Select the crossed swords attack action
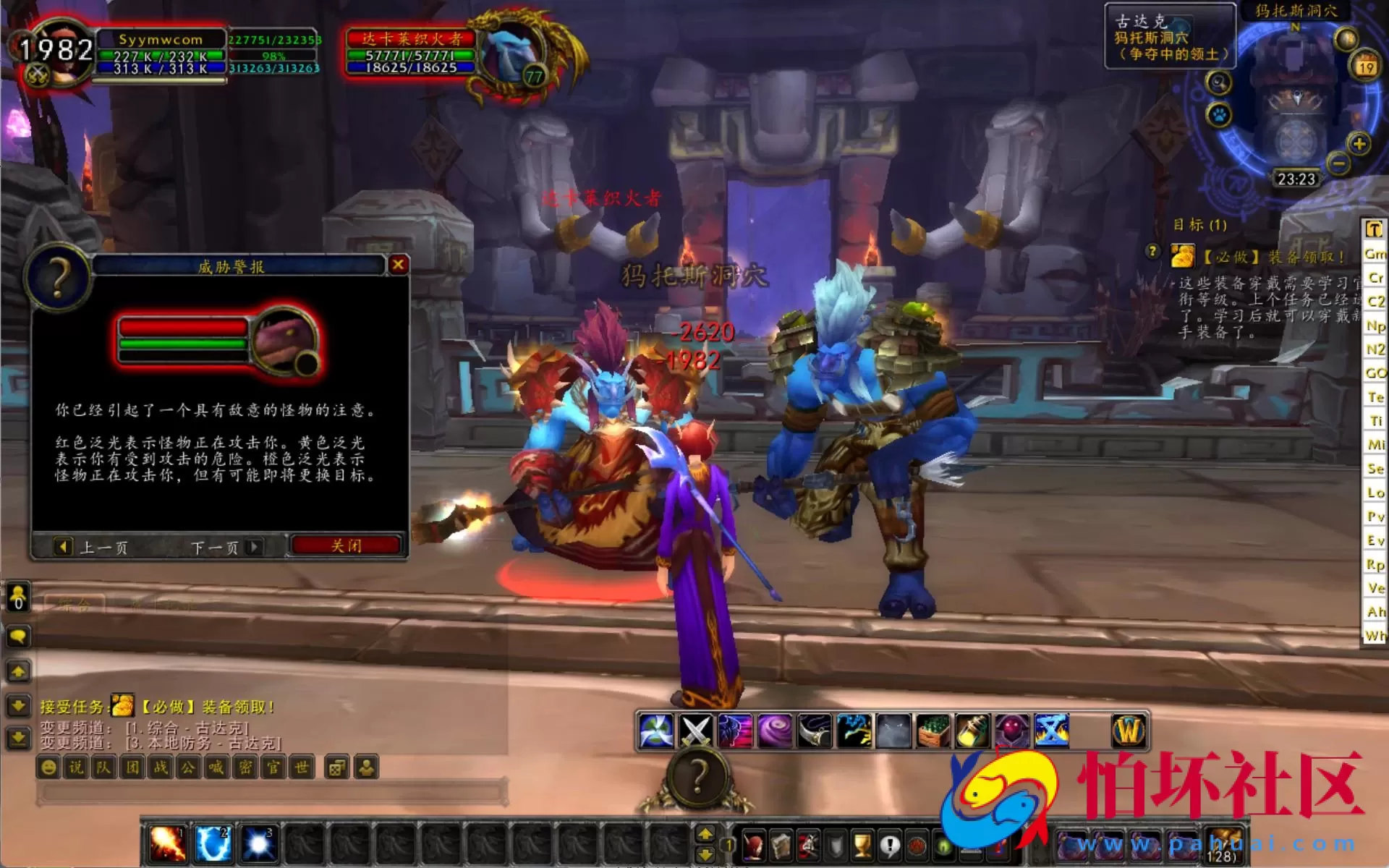The width and height of the screenshot is (1389, 868). 696,731
